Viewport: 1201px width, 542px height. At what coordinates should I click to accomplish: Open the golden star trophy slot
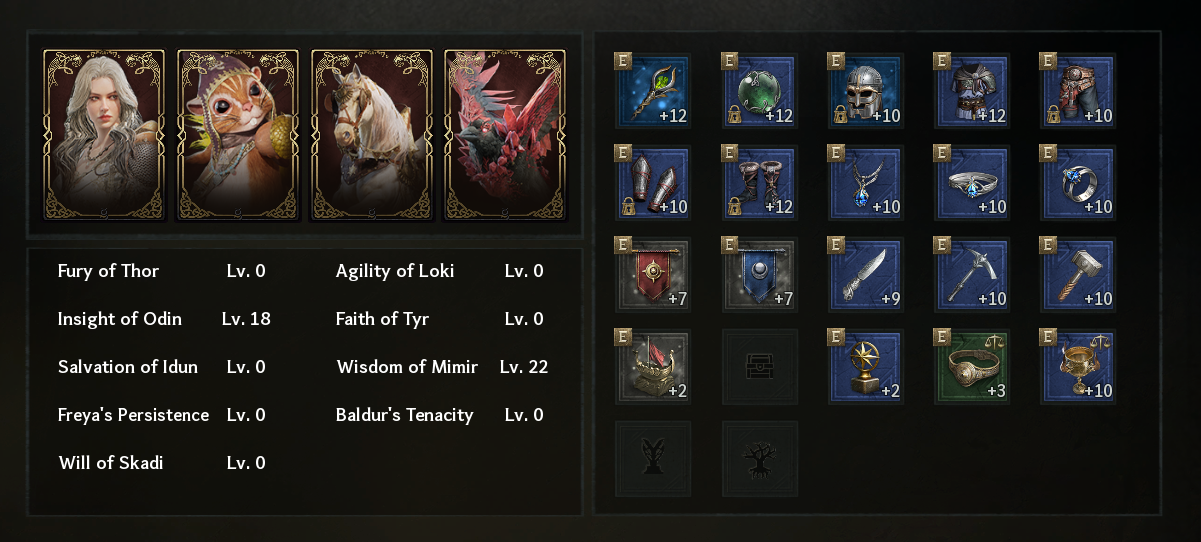coord(867,368)
